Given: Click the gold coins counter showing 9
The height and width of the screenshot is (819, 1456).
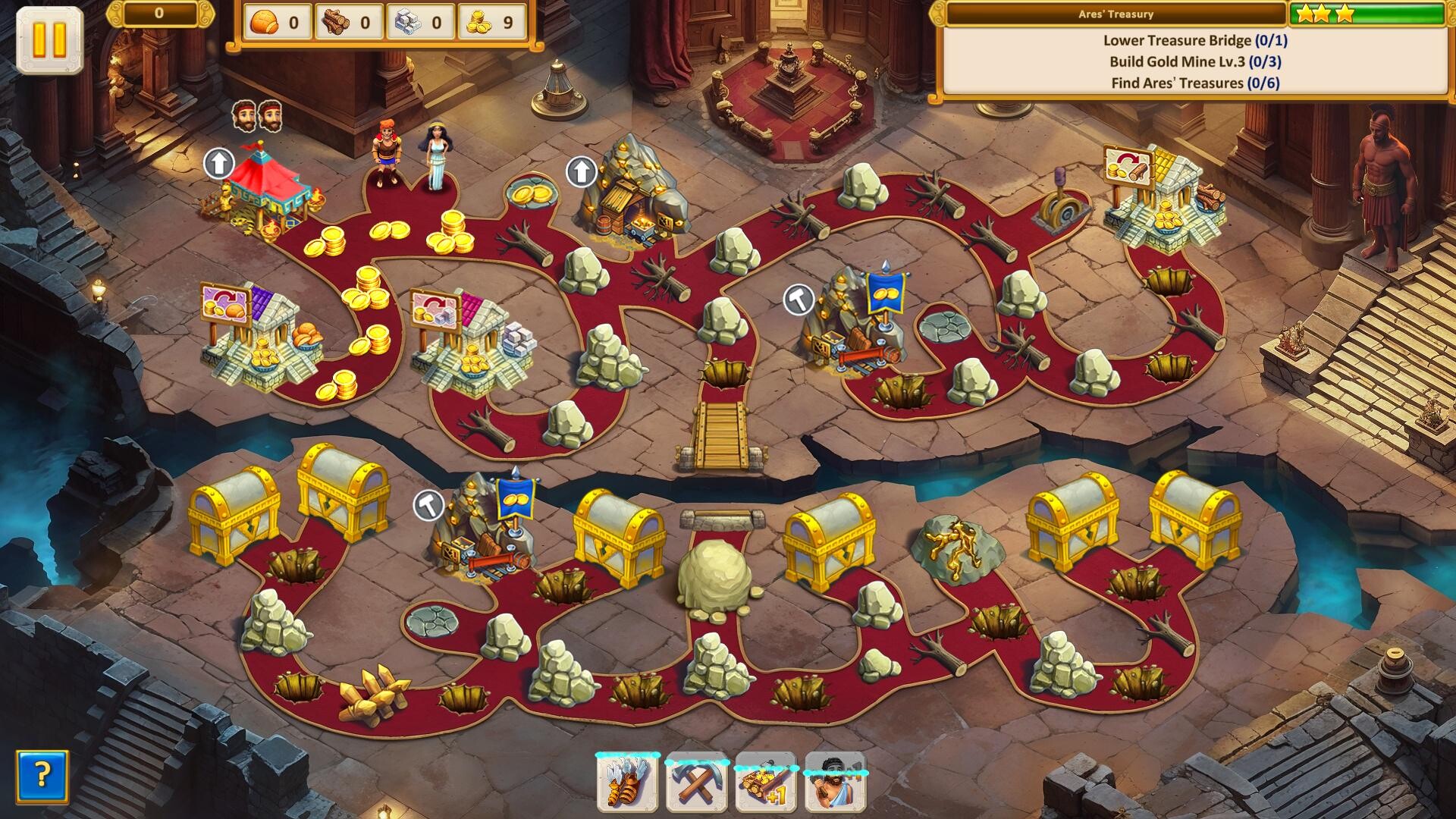Looking at the screenshot, I should pos(478,20).
